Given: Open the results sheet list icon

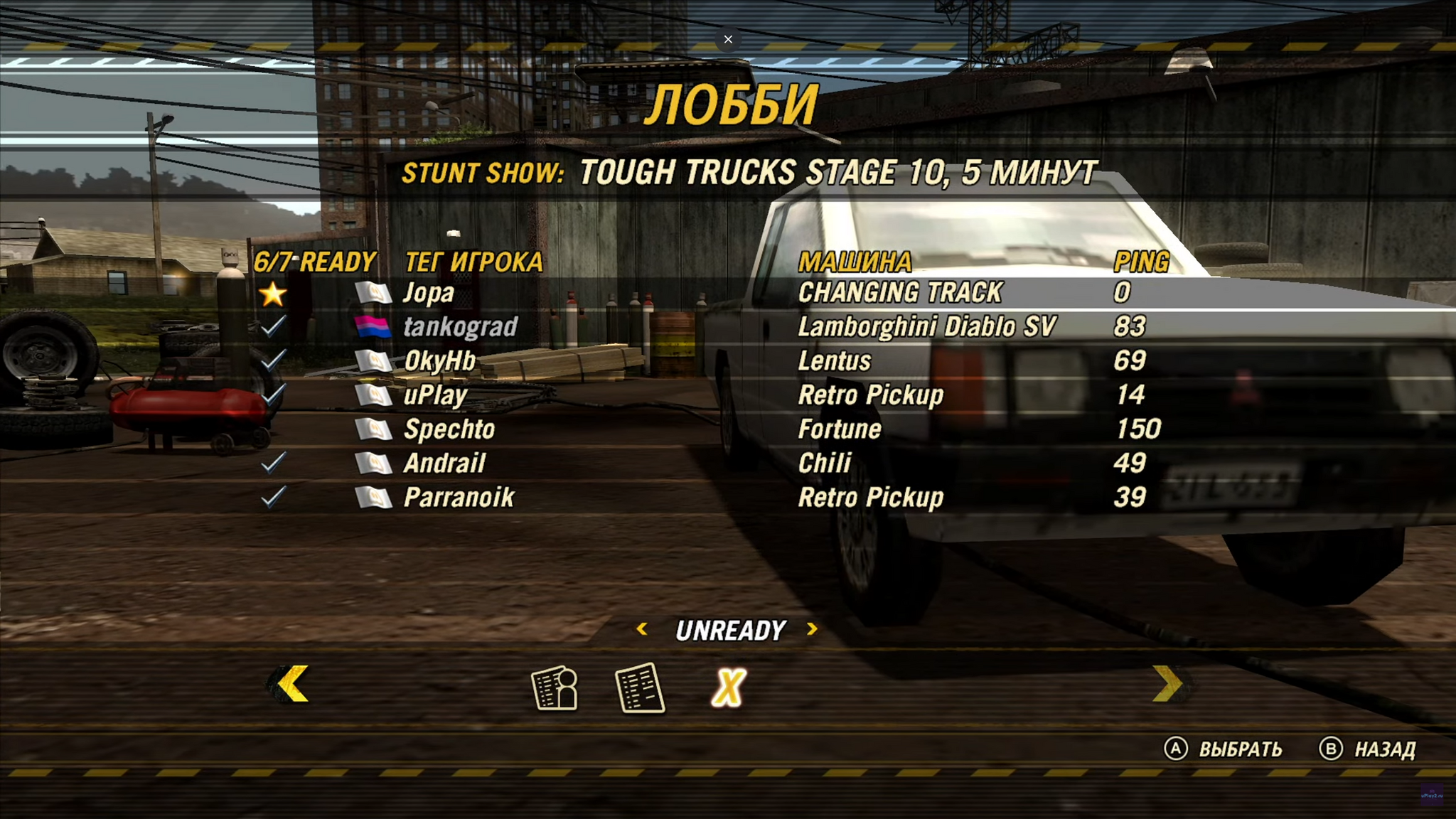Looking at the screenshot, I should coord(639,688).
